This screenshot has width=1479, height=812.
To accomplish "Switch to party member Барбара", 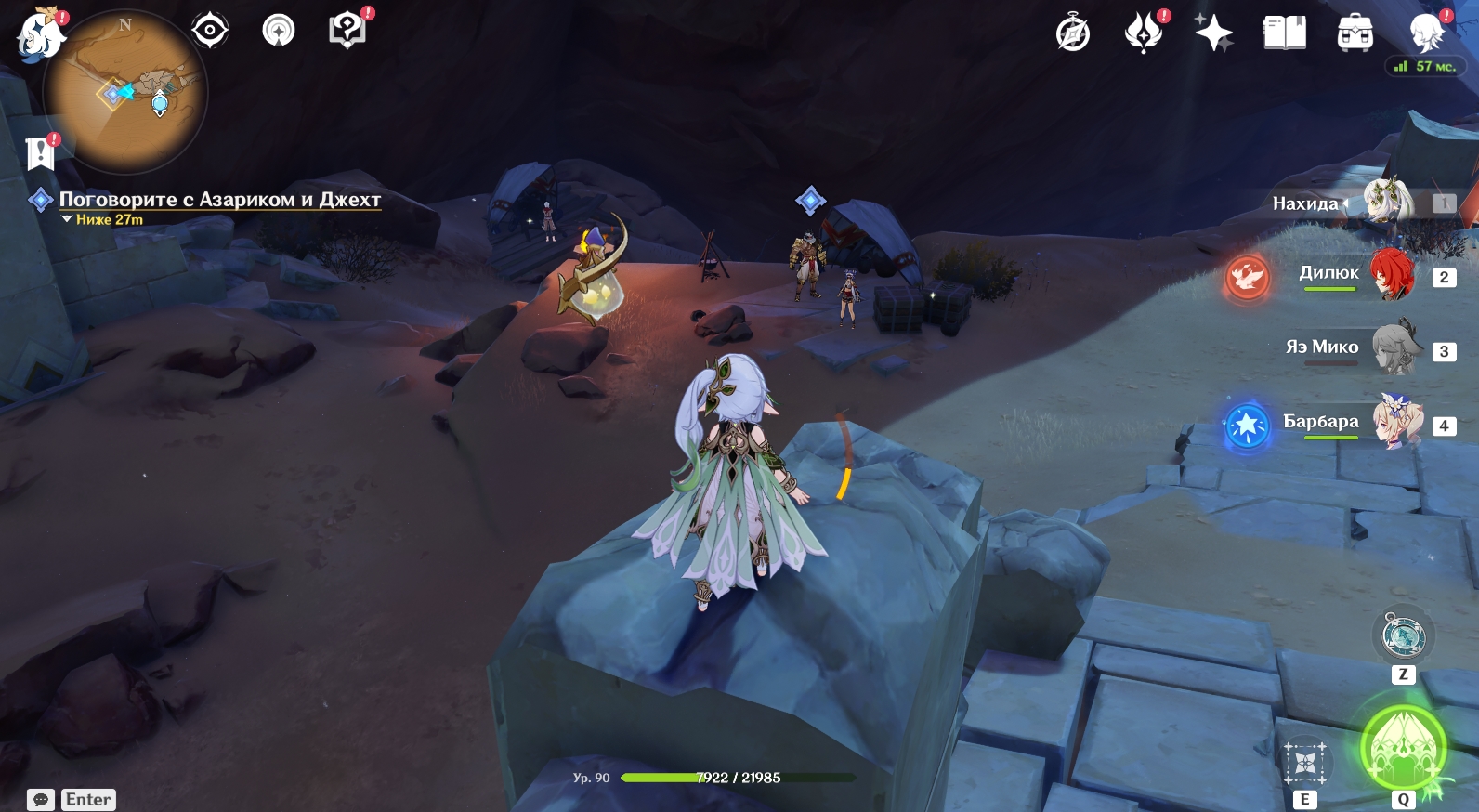I will 1396,423.
